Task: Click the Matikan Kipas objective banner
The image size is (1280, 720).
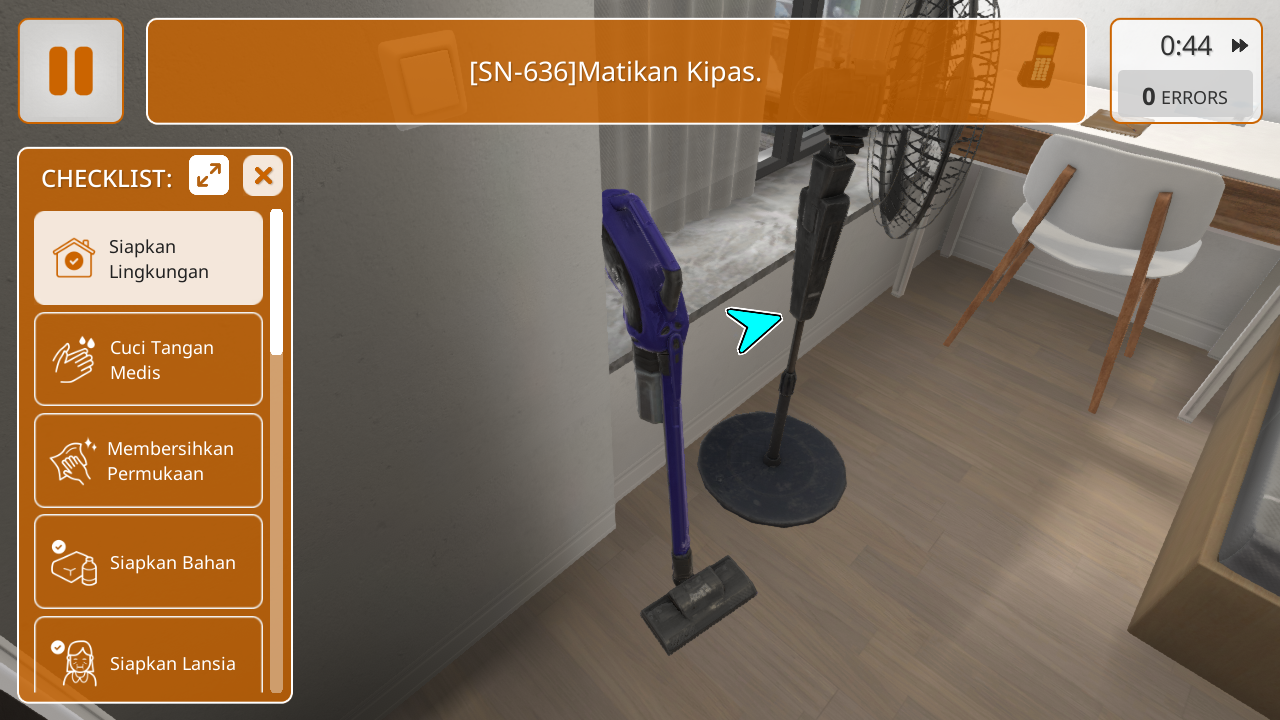Action: point(616,71)
